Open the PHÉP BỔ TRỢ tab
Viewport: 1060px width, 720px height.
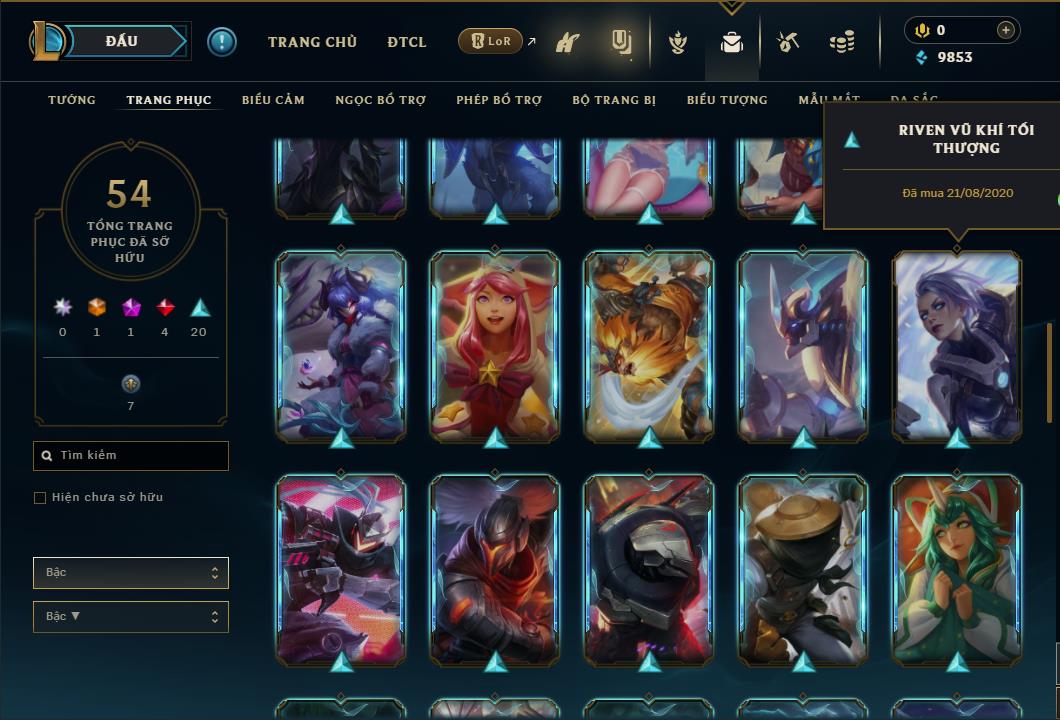click(499, 100)
